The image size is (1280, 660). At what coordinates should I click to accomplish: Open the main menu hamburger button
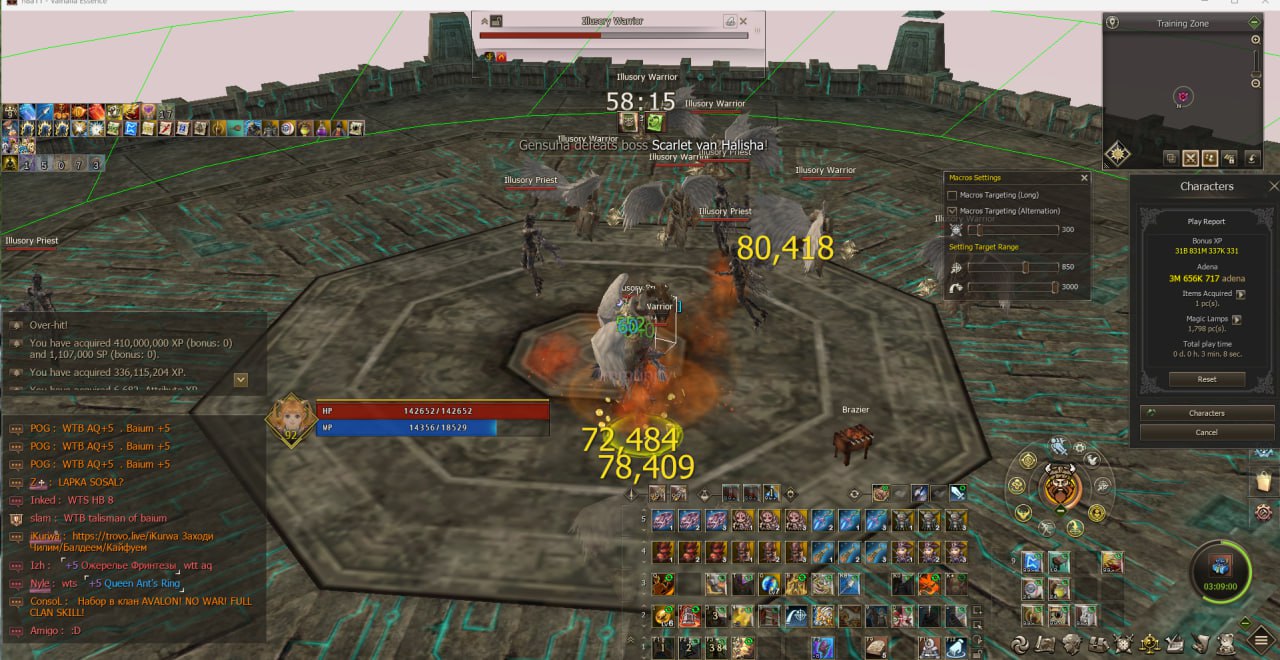click(1261, 642)
